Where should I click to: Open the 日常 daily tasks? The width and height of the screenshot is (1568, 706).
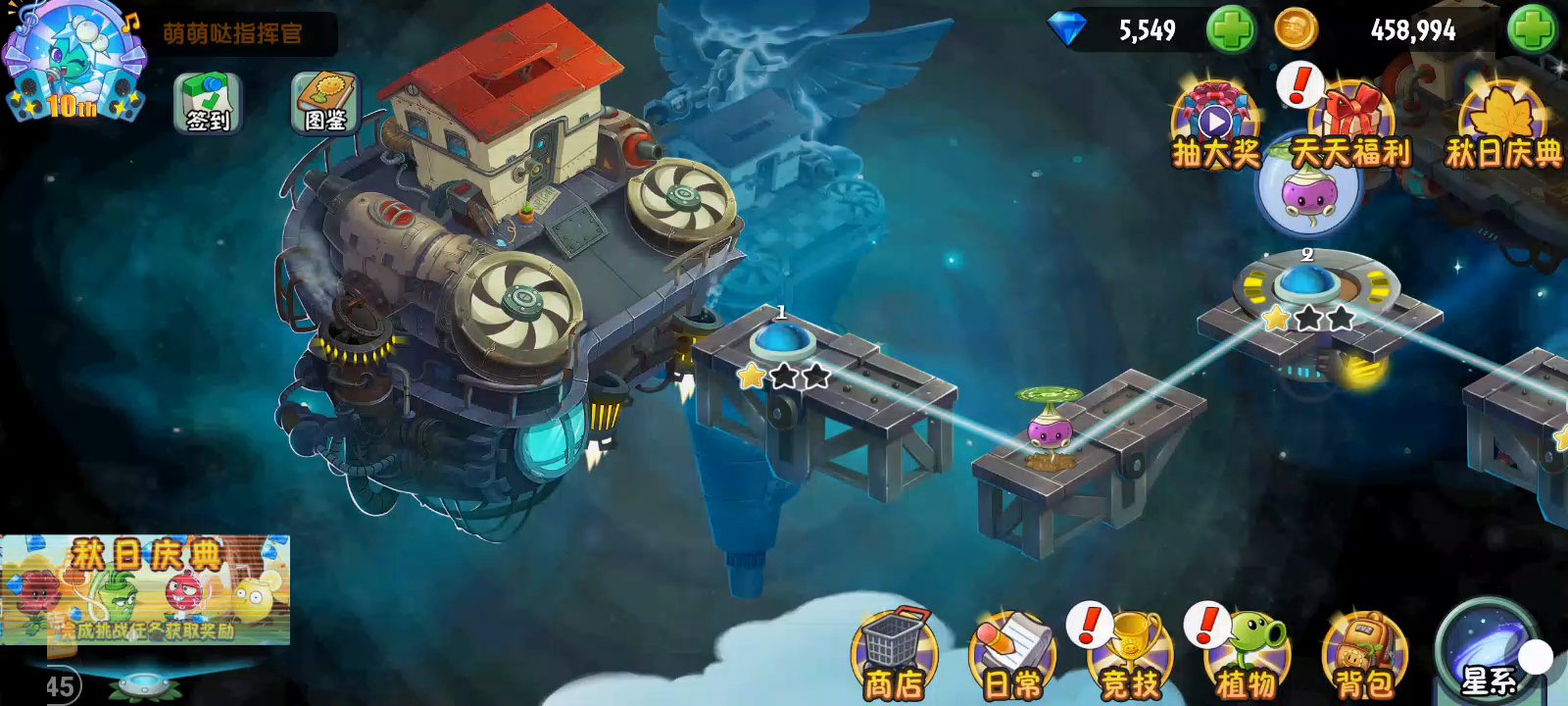point(1012,655)
